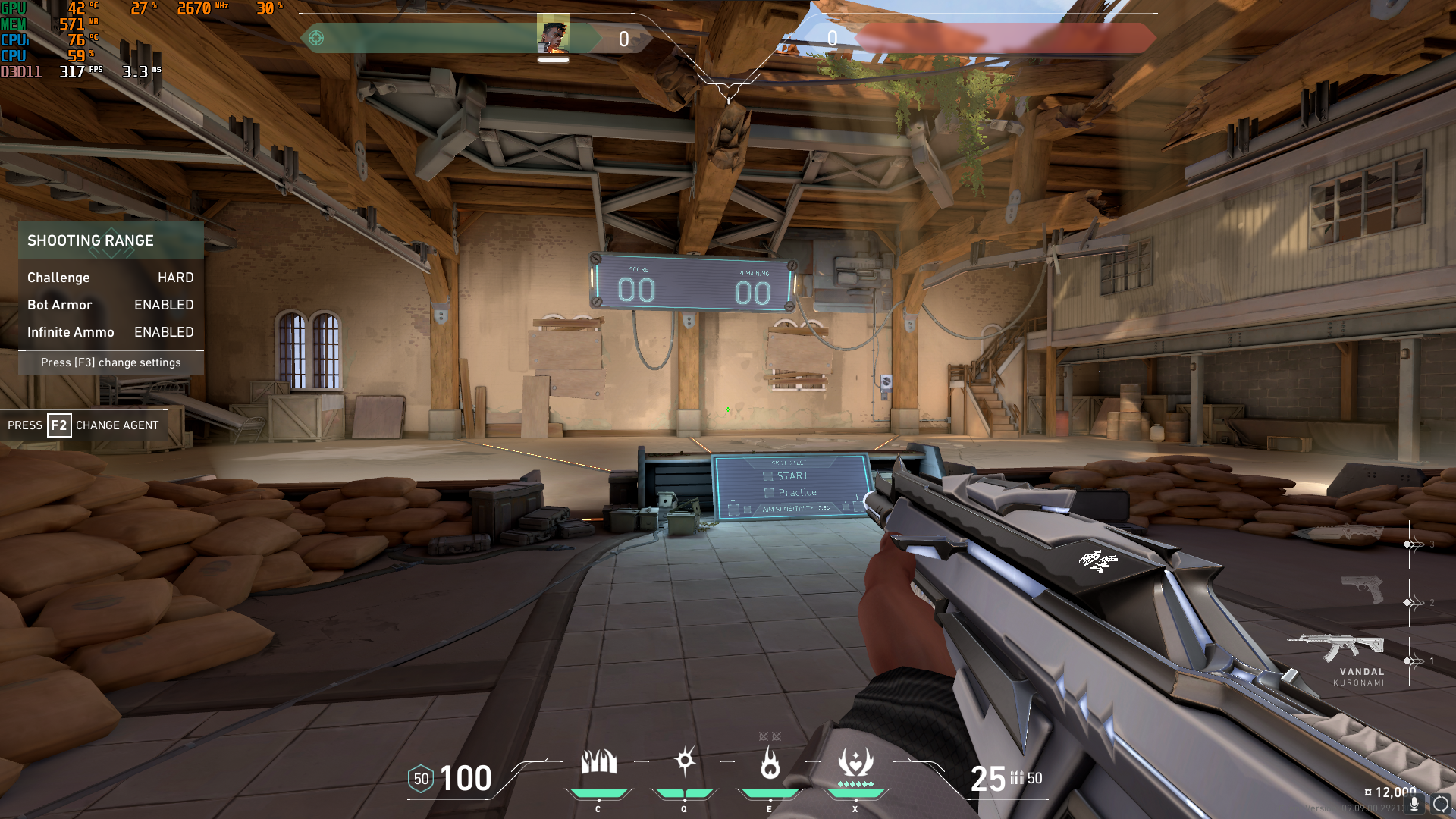Switch to the pistol sidearm slot
Viewport: 1456px width, 819px height.
pyautogui.click(x=1363, y=588)
